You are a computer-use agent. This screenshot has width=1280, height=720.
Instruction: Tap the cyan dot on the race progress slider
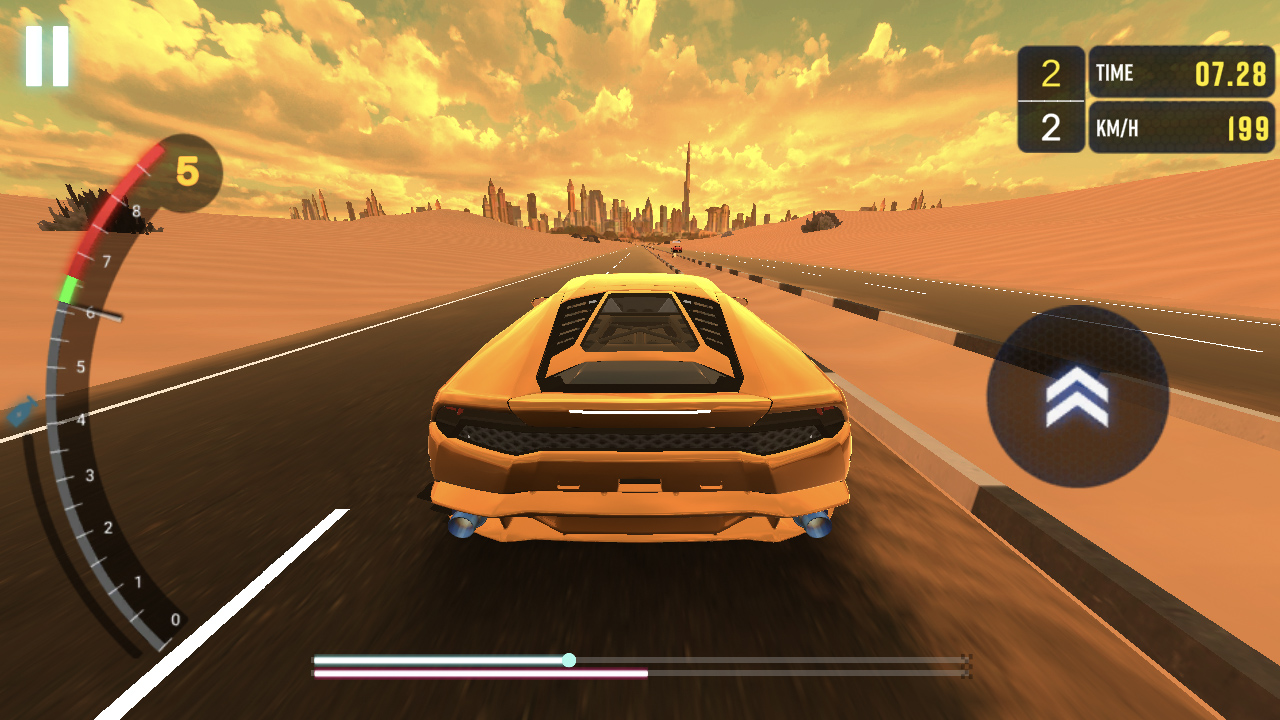(x=570, y=658)
